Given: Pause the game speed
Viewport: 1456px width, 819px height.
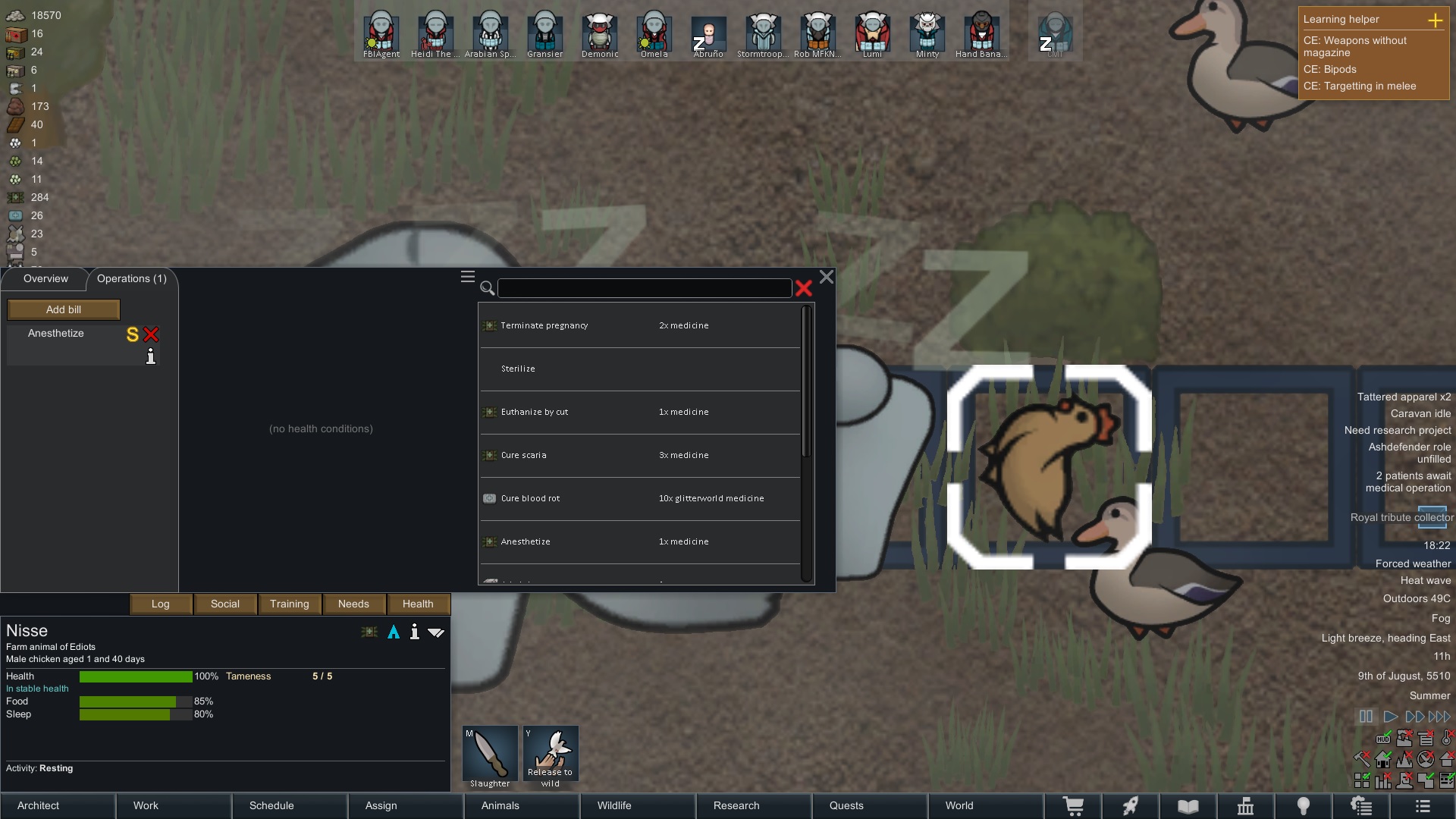Looking at the screenshot, I should (1366, 717).
